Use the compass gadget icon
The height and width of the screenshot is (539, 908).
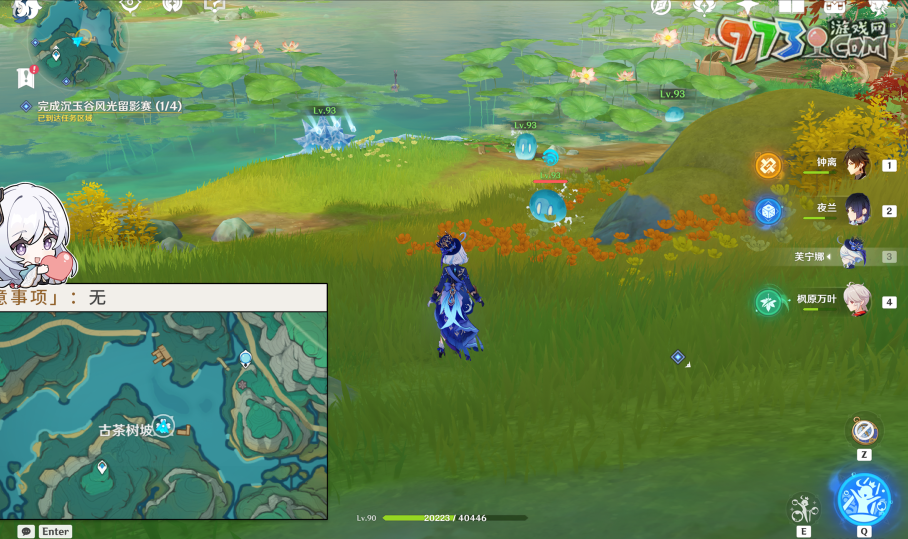tap(864, 431)
